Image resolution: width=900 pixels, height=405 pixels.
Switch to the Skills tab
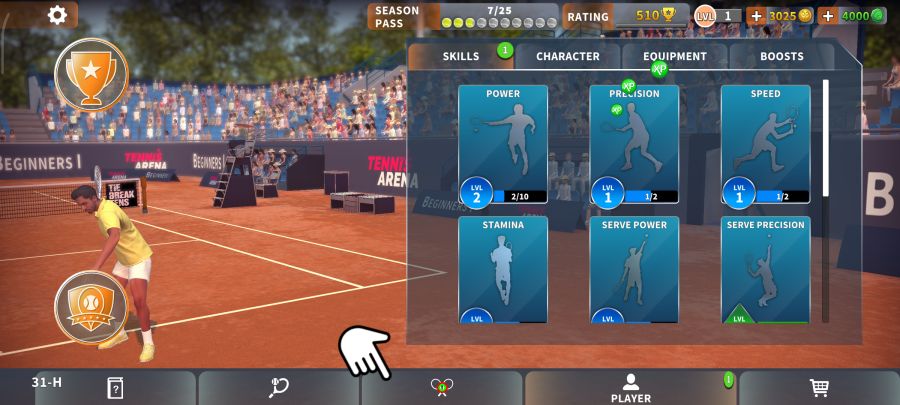tap(461, 57)
